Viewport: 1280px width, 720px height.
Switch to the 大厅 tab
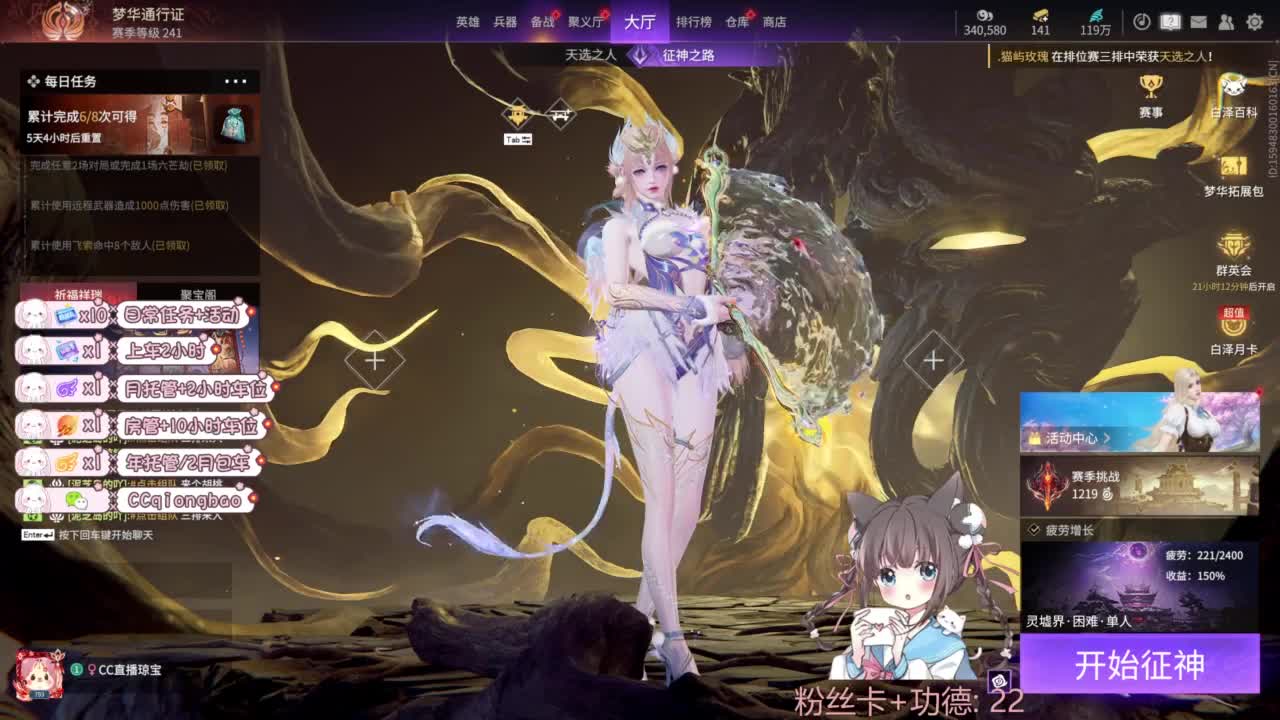click(x=638, y=21)
